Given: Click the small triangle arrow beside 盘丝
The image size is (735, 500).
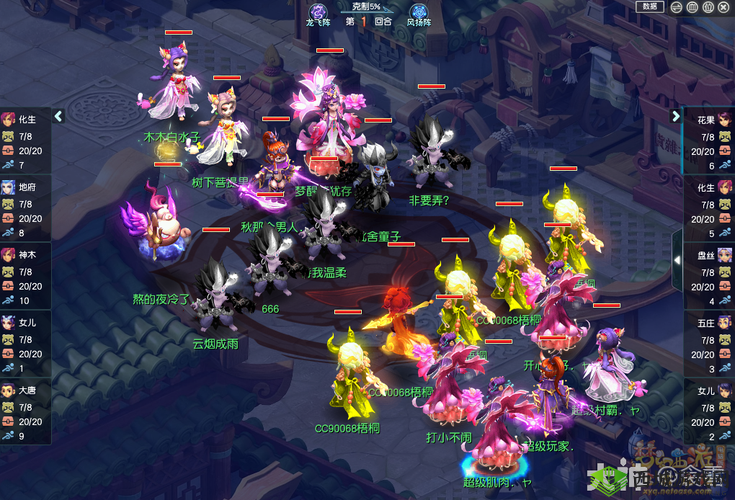Looking at the screenshot, I should coord(676,259).
